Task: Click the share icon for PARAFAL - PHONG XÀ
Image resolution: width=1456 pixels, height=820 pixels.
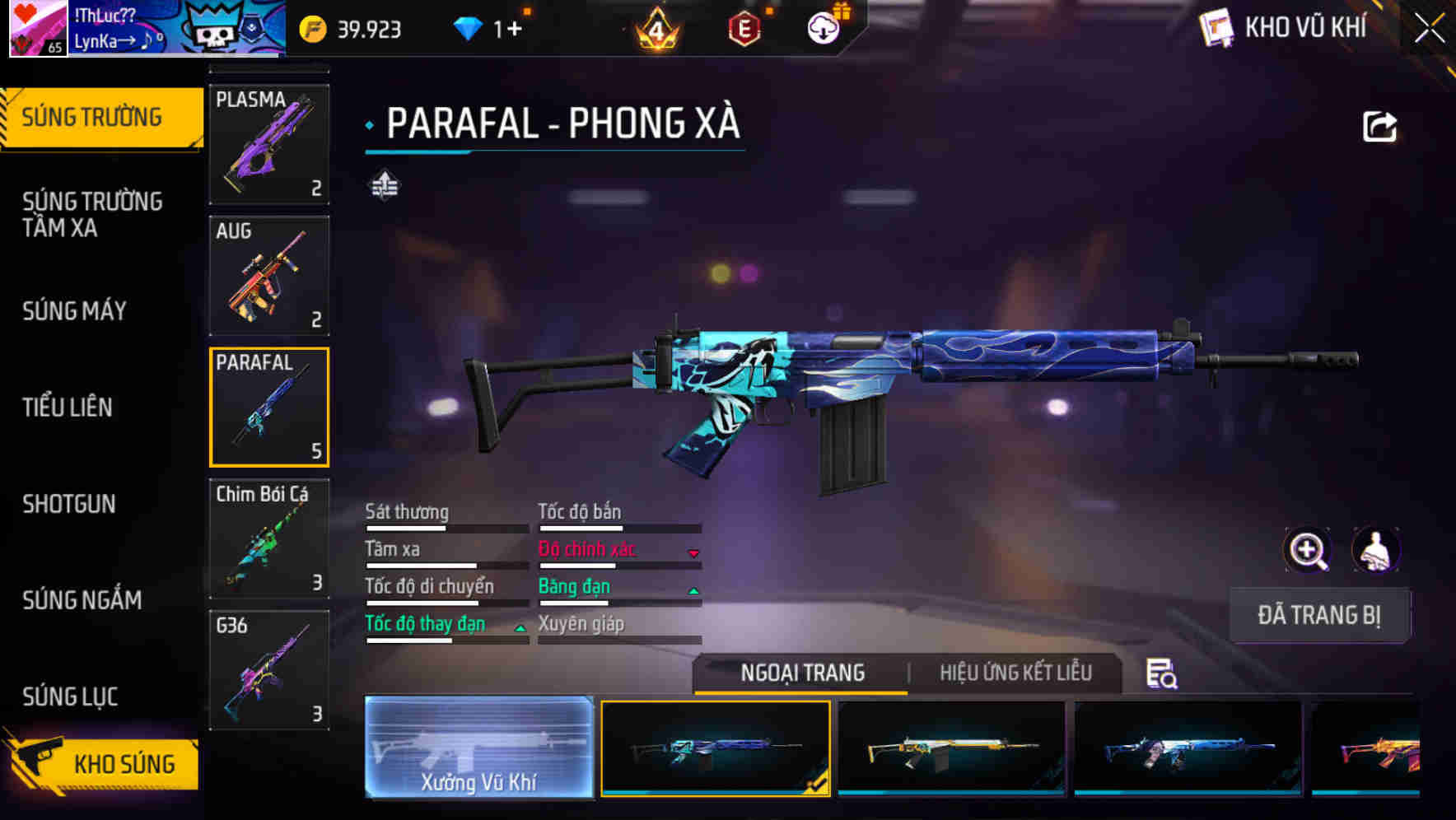Action: (x=1379, y=125)
